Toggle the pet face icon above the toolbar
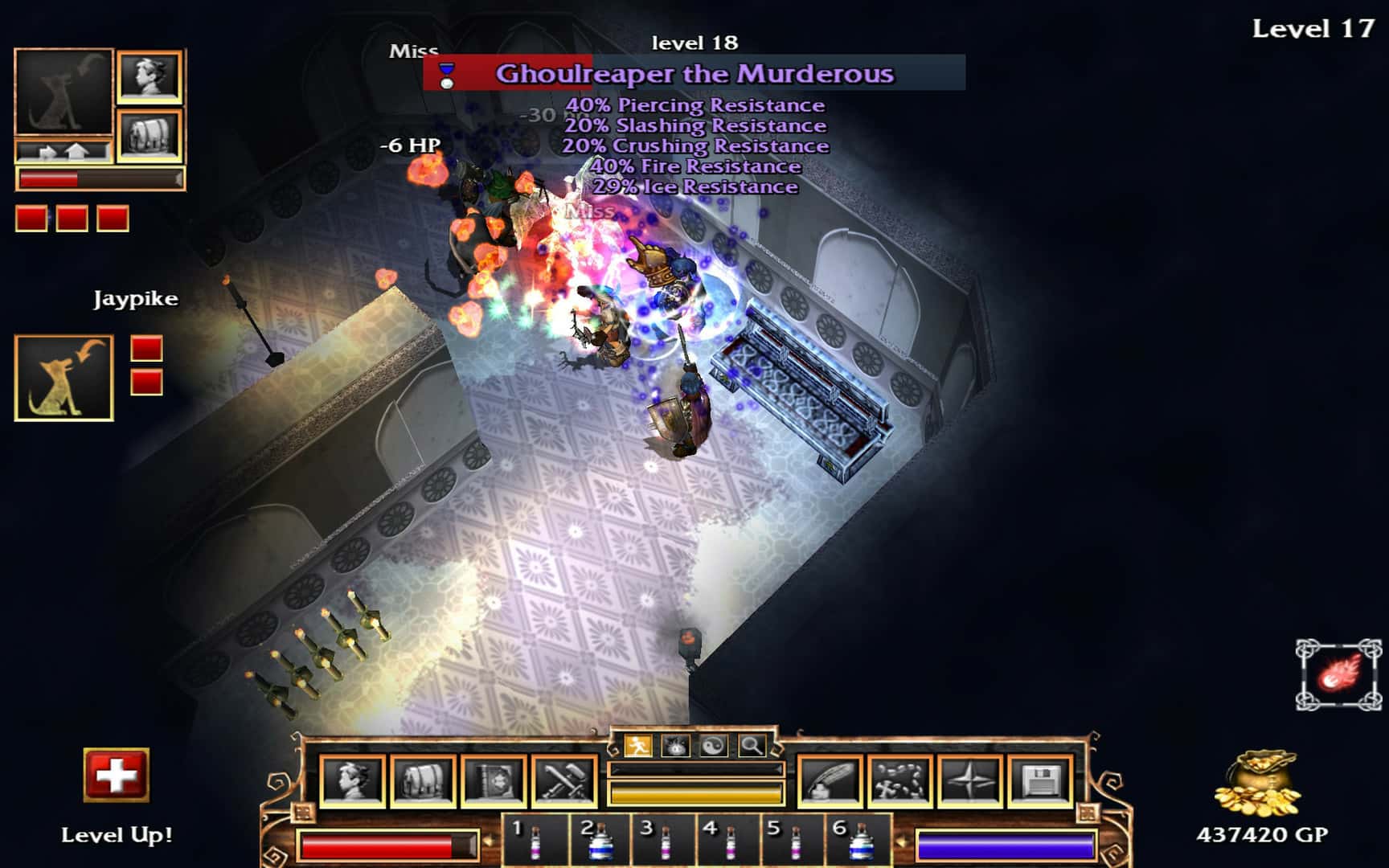The width and height of the screenshot is (1389, 868). click(677, 743)
